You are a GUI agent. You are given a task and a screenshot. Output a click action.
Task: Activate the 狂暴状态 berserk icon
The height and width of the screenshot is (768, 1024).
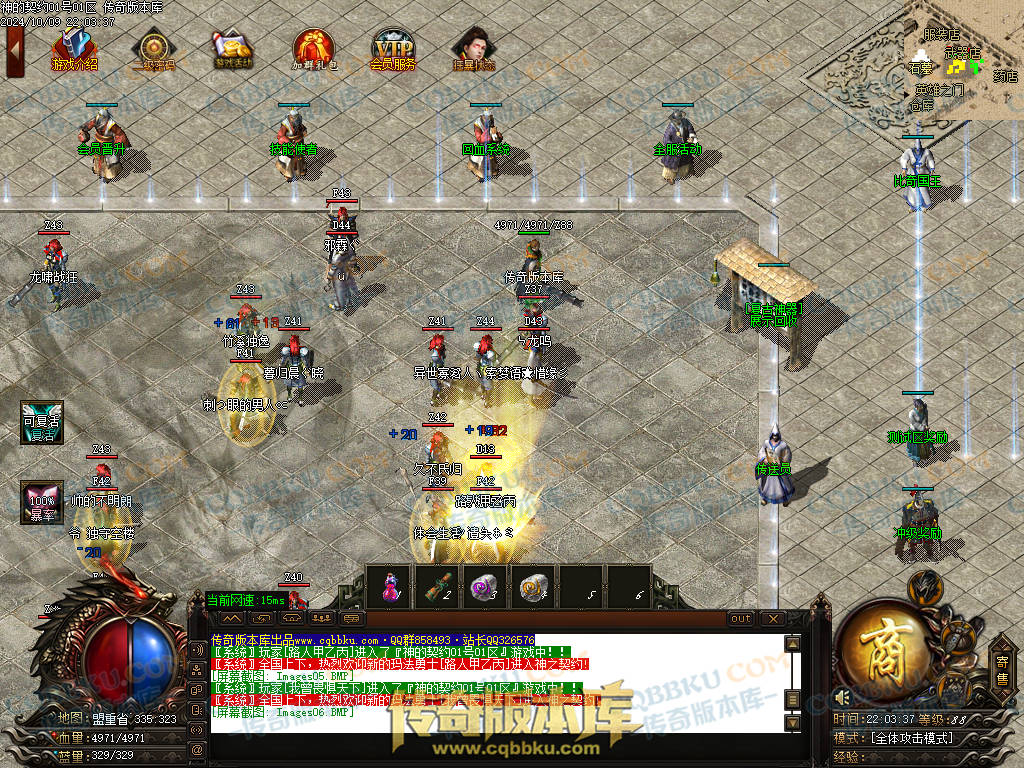tap(473, 48)
